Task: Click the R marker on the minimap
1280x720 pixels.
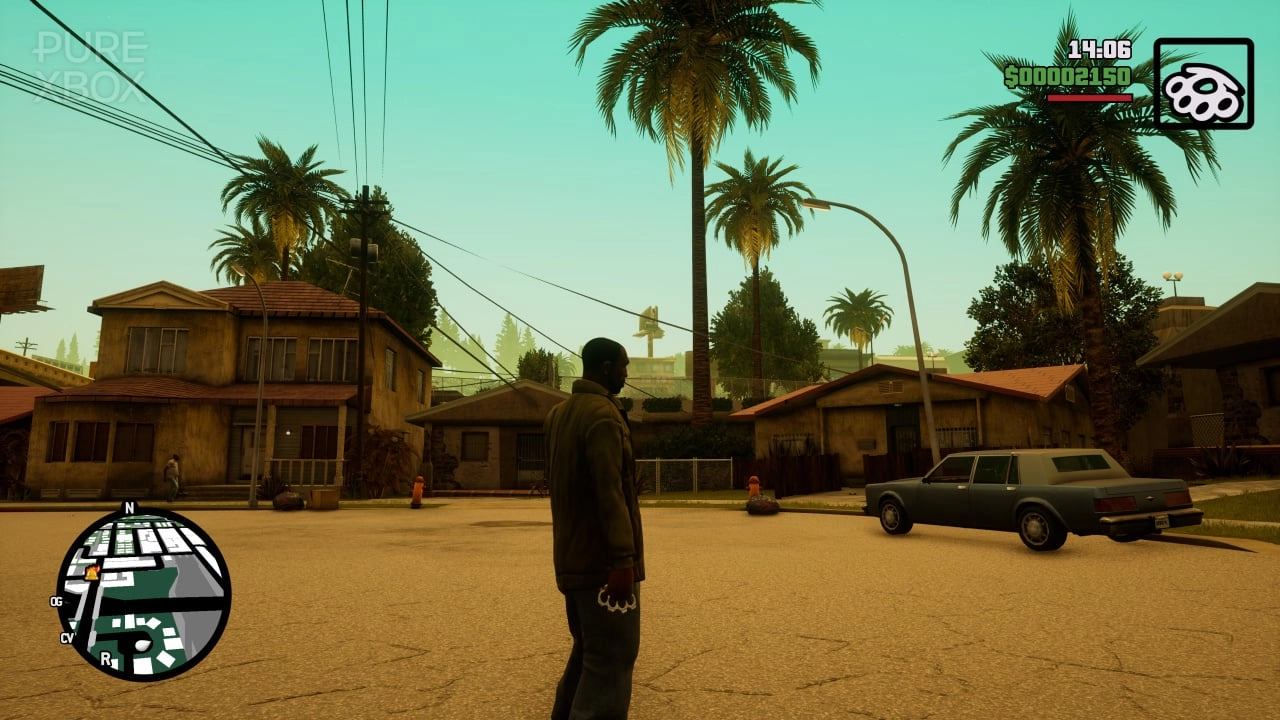Action: 106,658
